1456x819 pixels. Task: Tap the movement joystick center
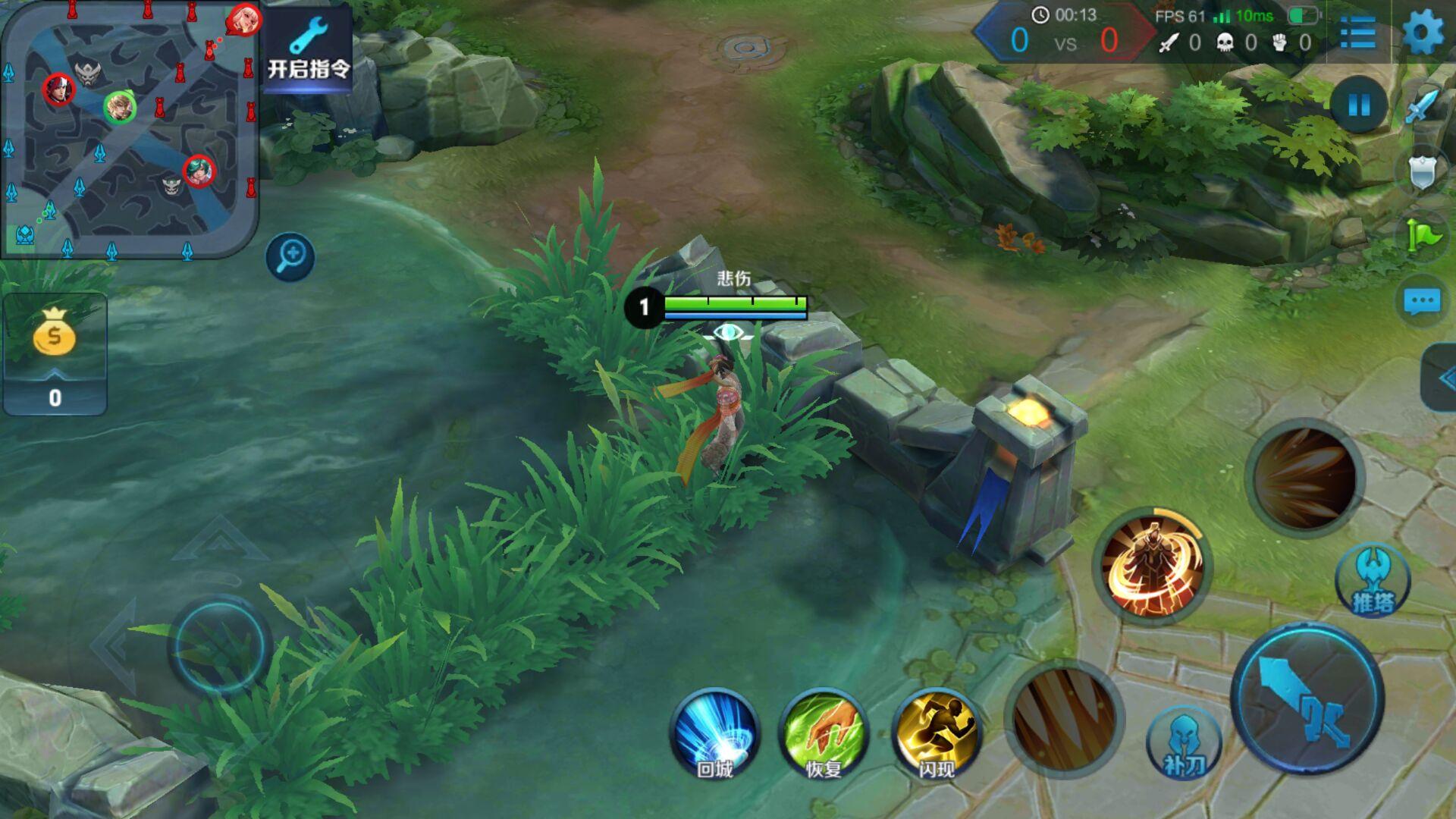click(x=219, y=645)
